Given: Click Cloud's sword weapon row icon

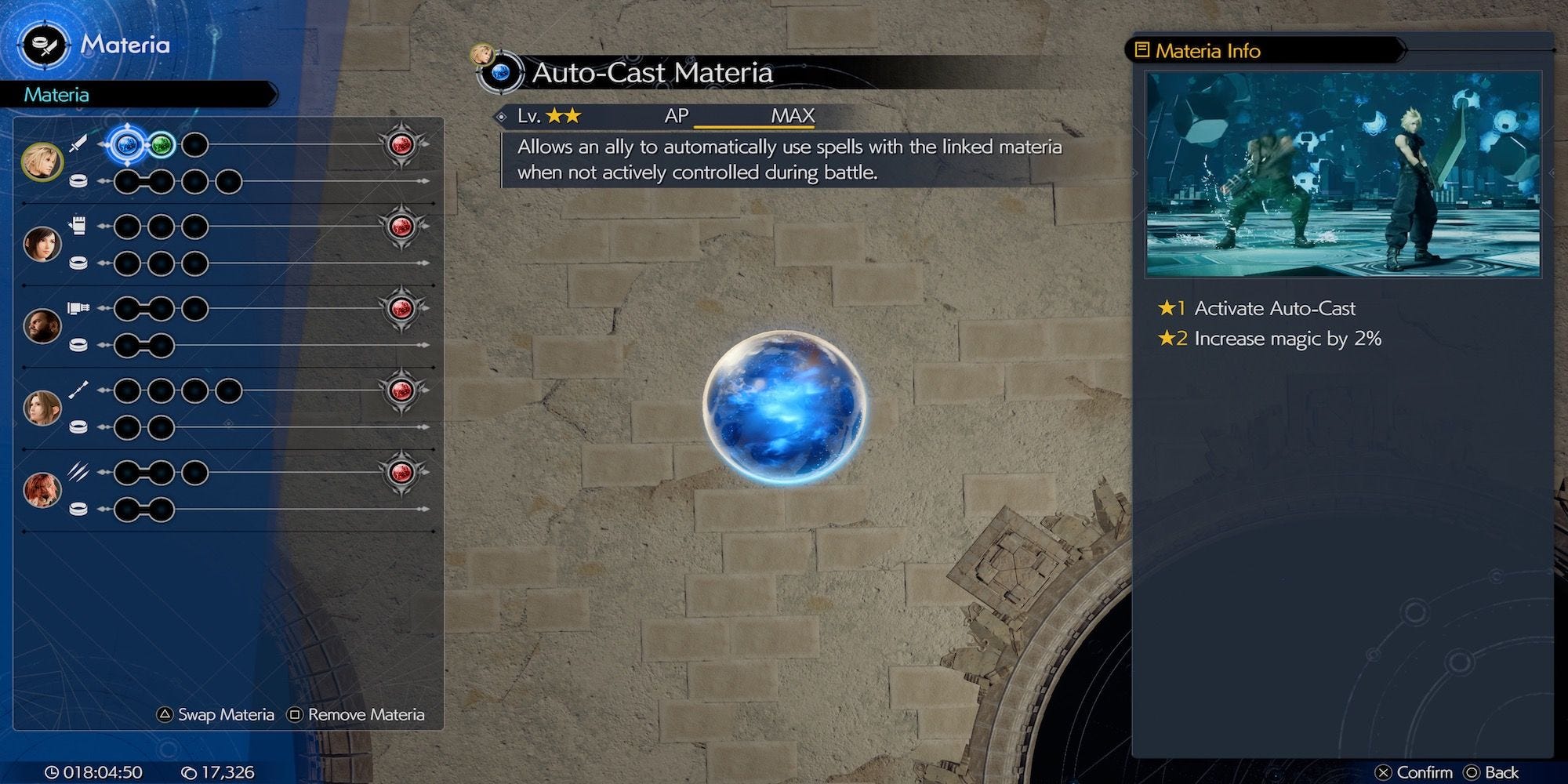Looking at the screenshot, I should click(x=78, y=144).
